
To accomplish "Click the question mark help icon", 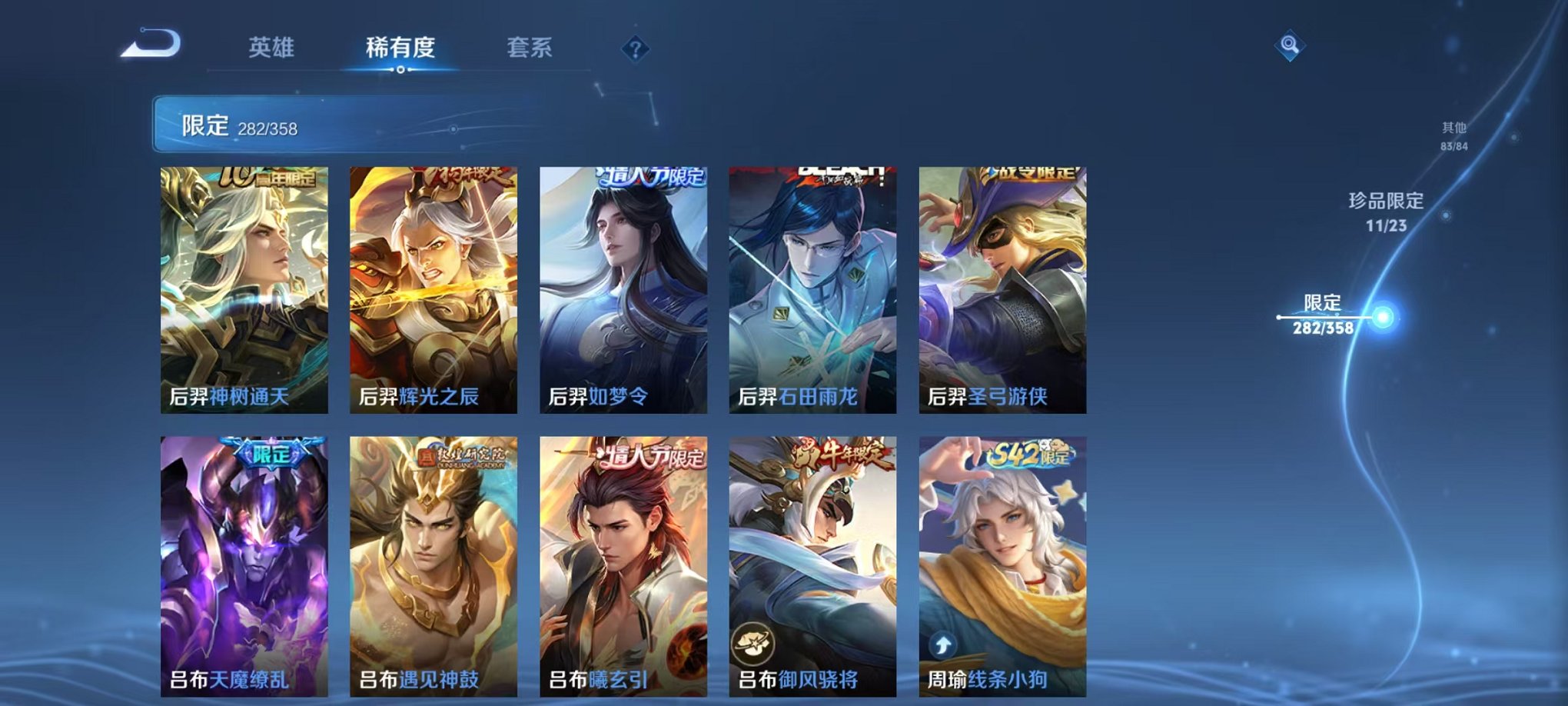I will tap(633, 50).
